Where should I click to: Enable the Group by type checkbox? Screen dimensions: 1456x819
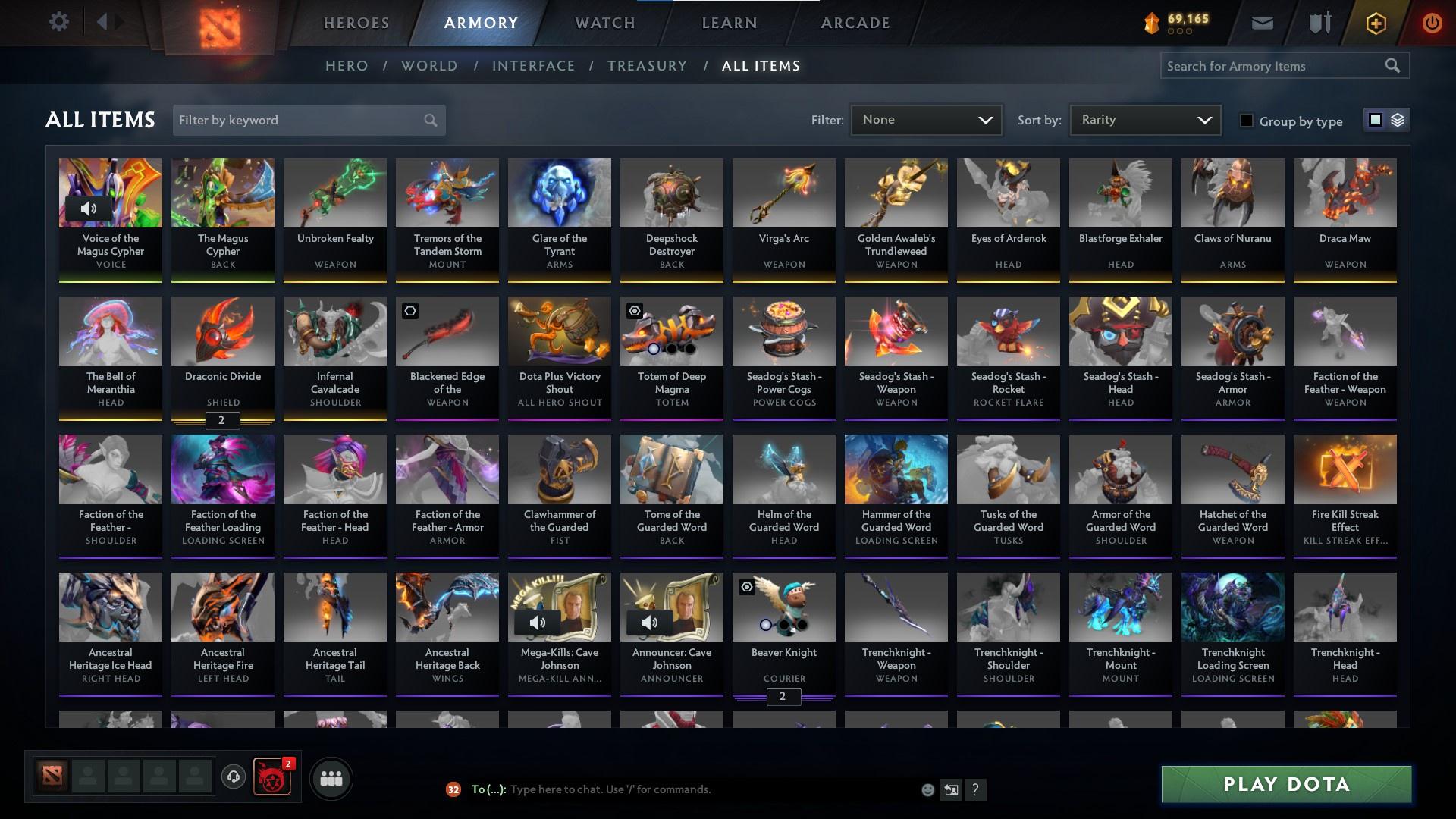(x=1247, y=121)
